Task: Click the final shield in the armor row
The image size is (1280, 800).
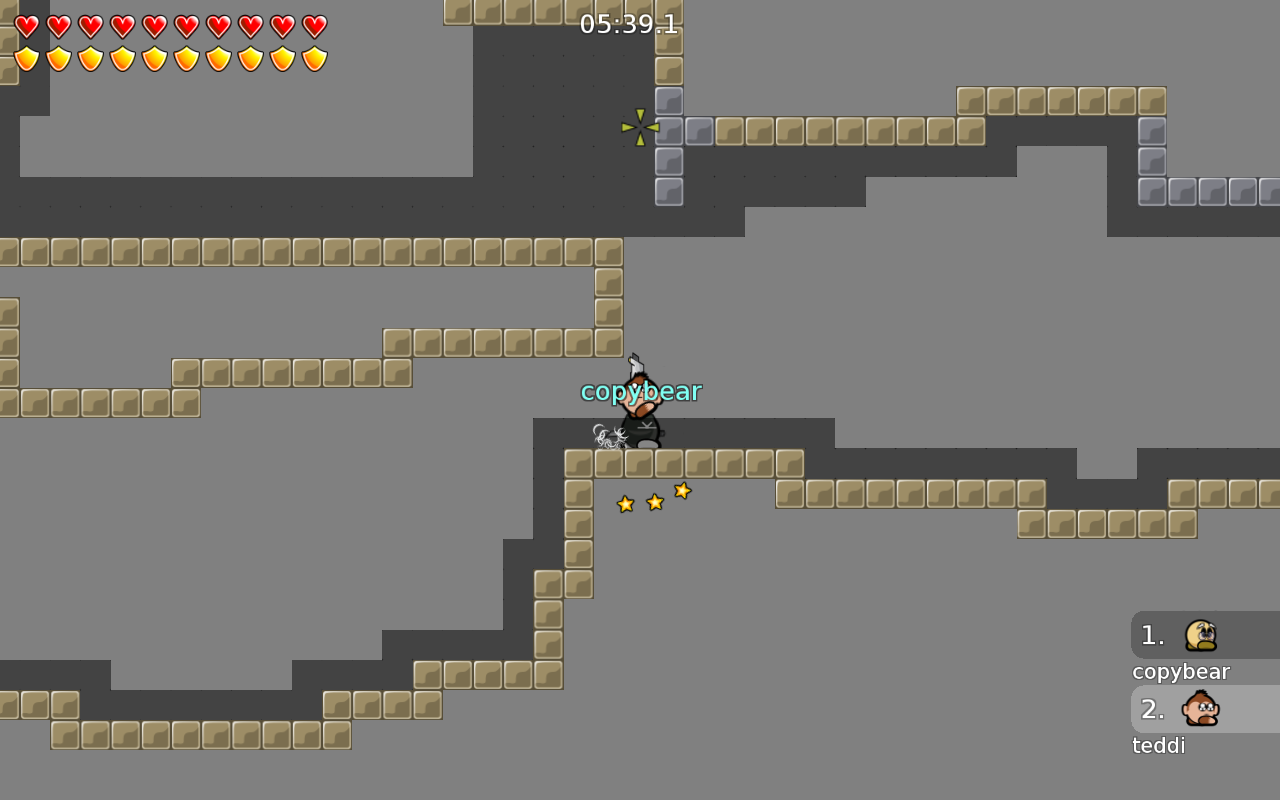Action: pos(315,58)
